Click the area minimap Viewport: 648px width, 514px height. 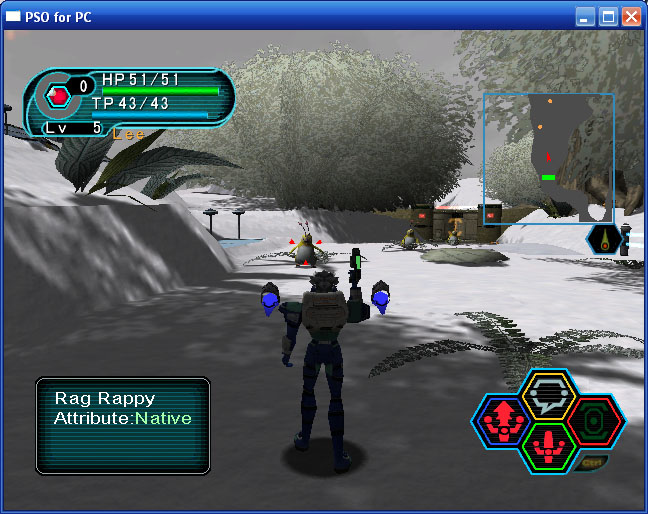(x=549, y=159)
